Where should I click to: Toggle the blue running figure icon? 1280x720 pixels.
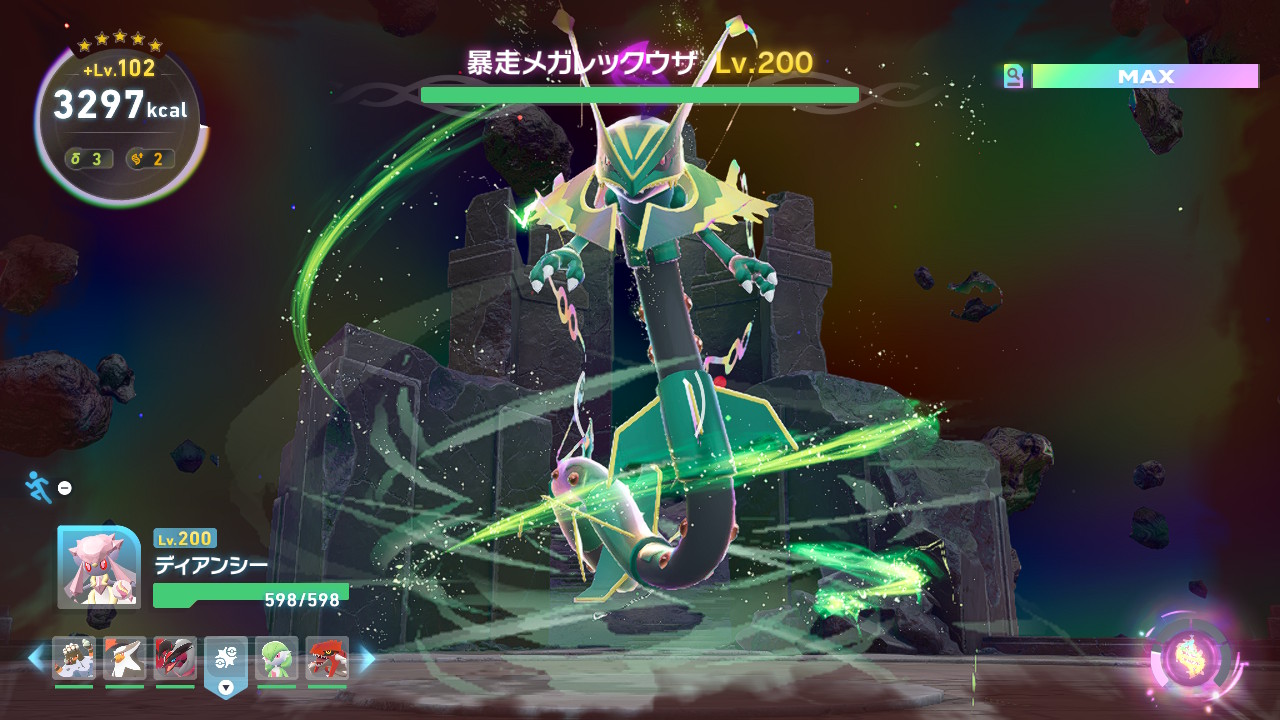point(38,487)
